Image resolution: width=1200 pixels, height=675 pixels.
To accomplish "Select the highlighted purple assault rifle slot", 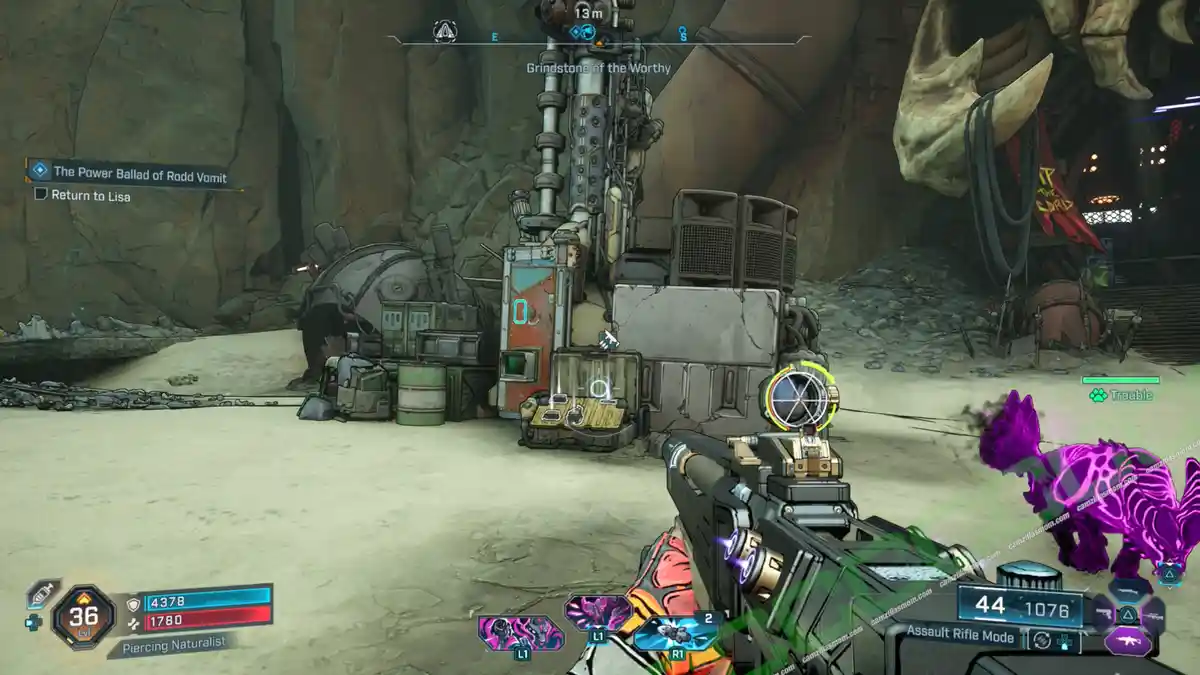I will [x=1126, y=639].
